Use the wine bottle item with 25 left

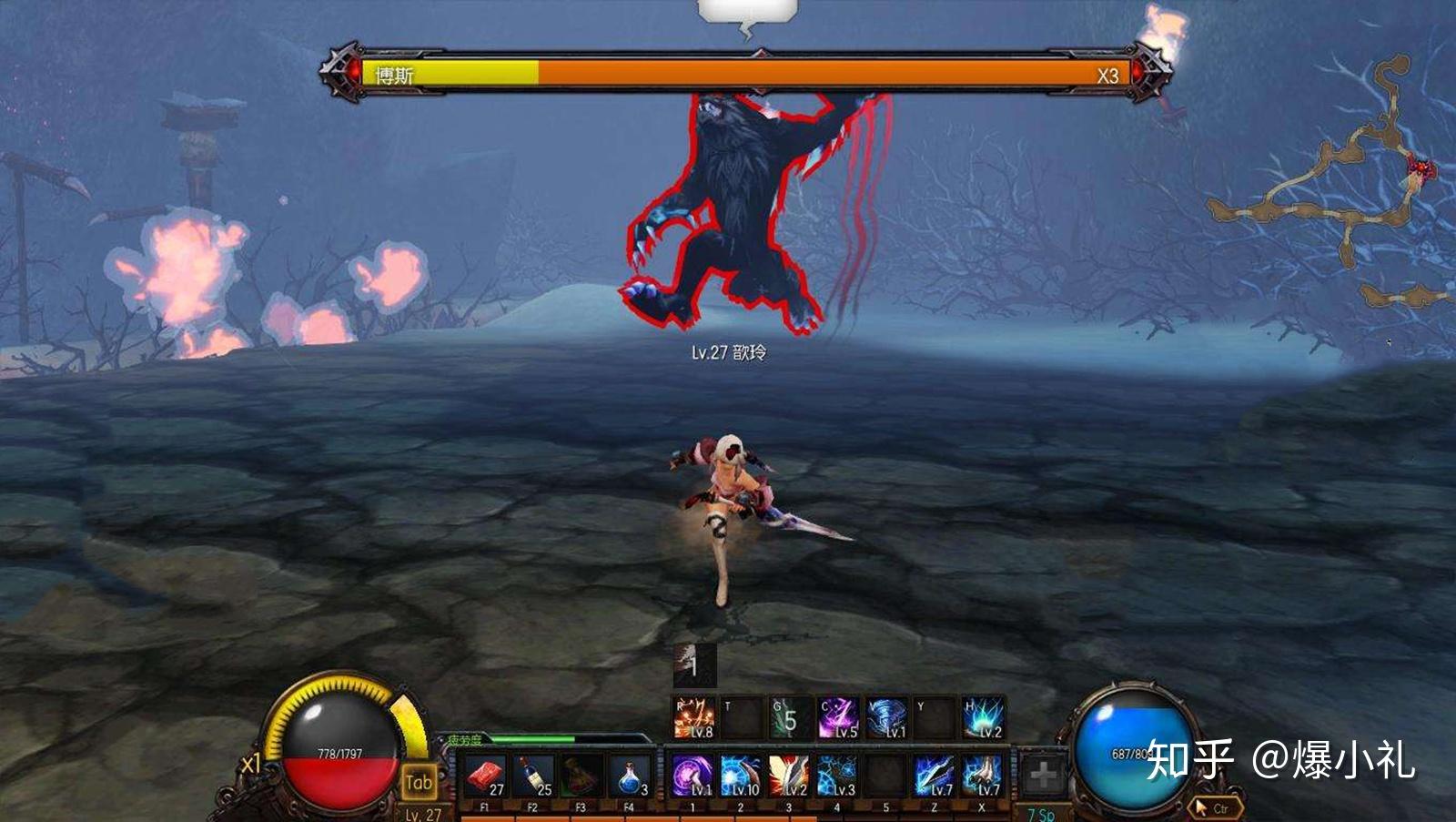(532, 776)
